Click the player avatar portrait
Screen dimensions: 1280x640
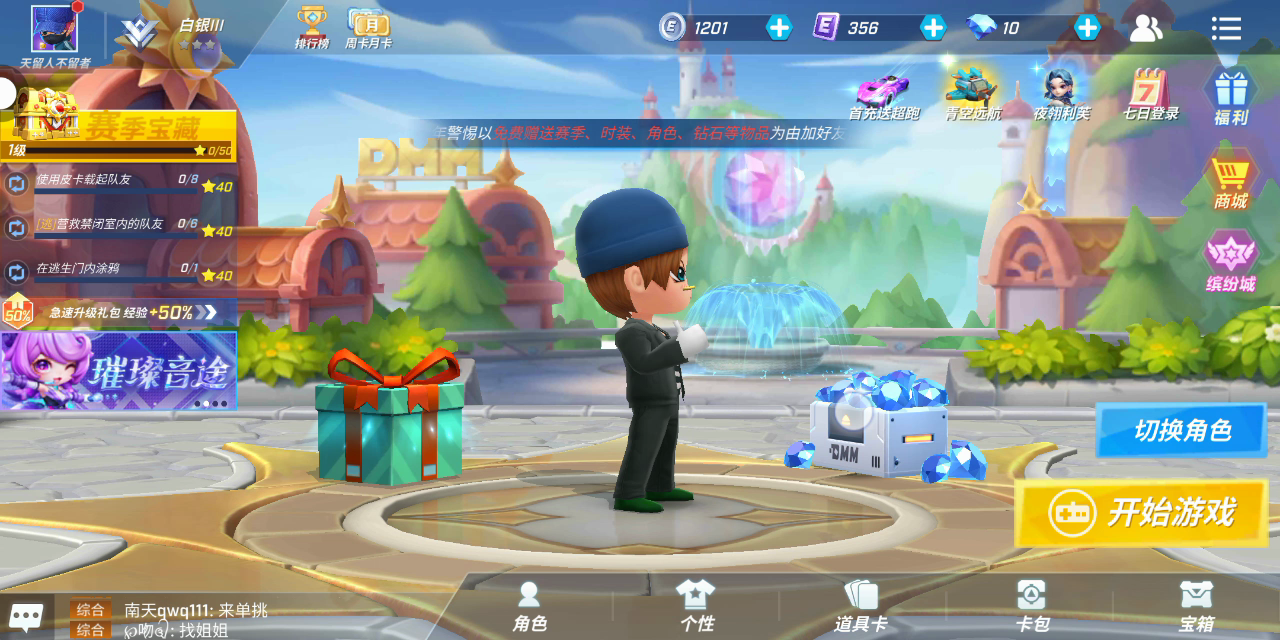click(54, 29)
